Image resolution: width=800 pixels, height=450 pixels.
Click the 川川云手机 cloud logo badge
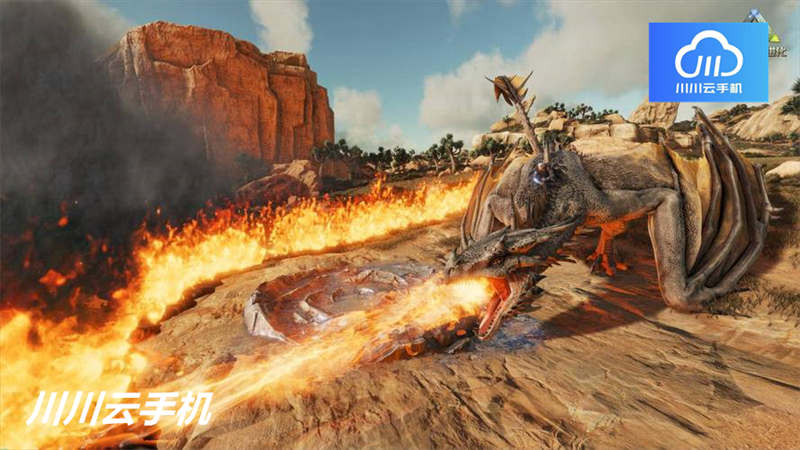pos(708,62)
